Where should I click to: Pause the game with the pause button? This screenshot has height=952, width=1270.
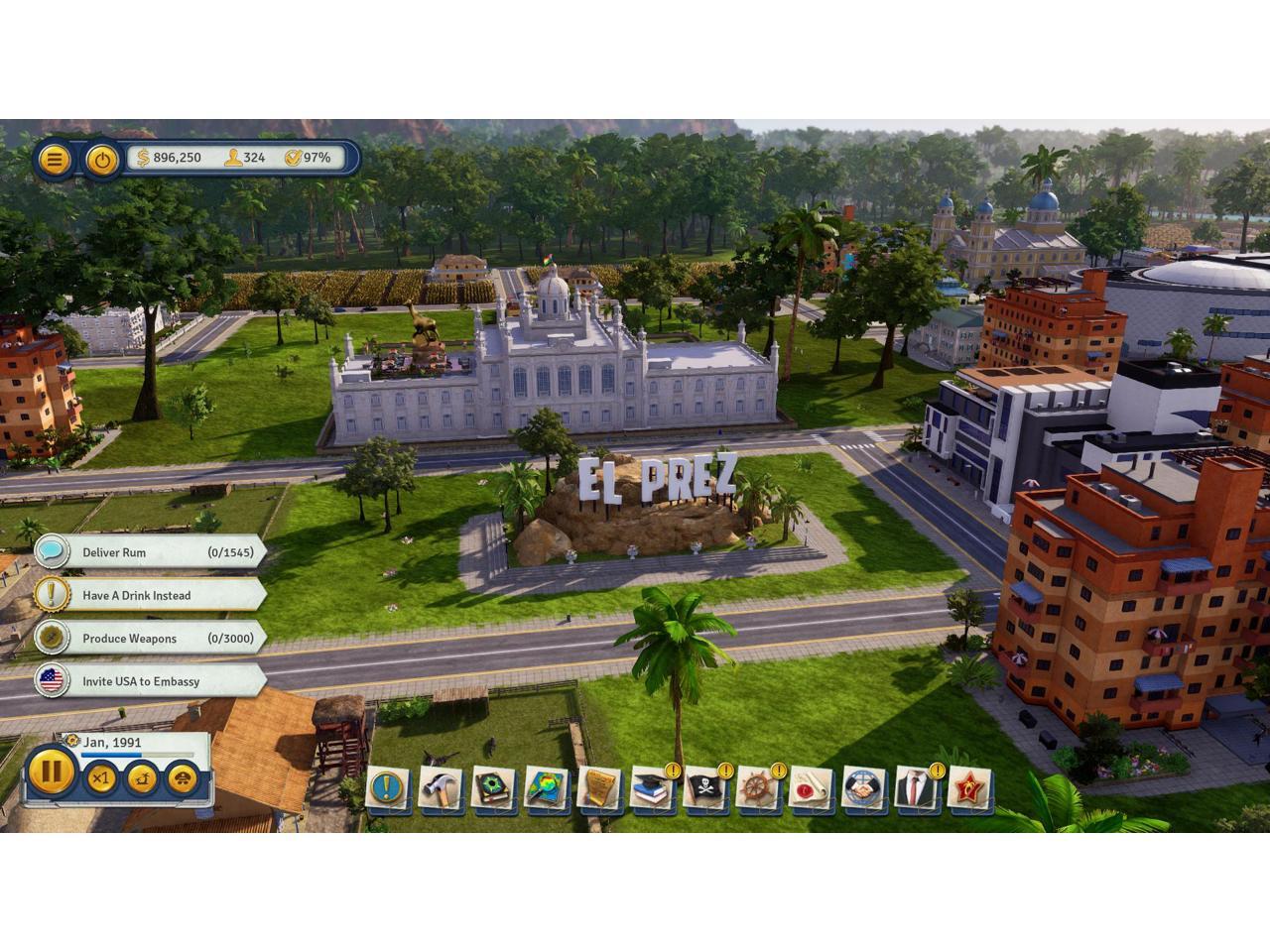tap(51, 773)
